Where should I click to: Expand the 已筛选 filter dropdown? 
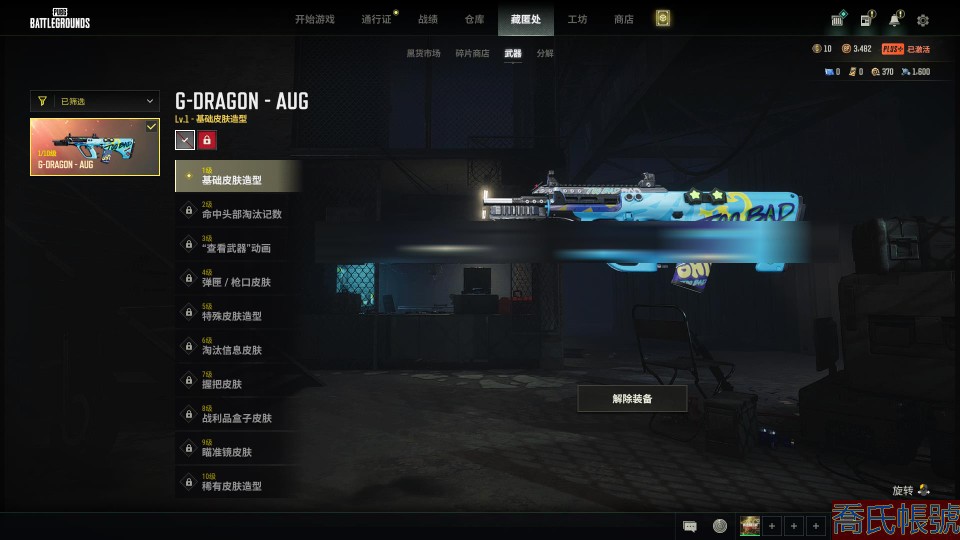(x=95, y=101)
